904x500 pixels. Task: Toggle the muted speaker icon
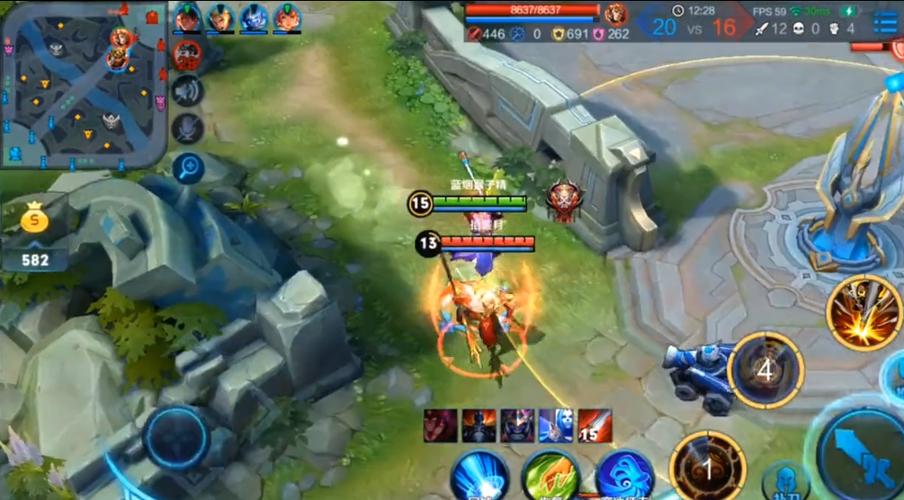(187, 92)
